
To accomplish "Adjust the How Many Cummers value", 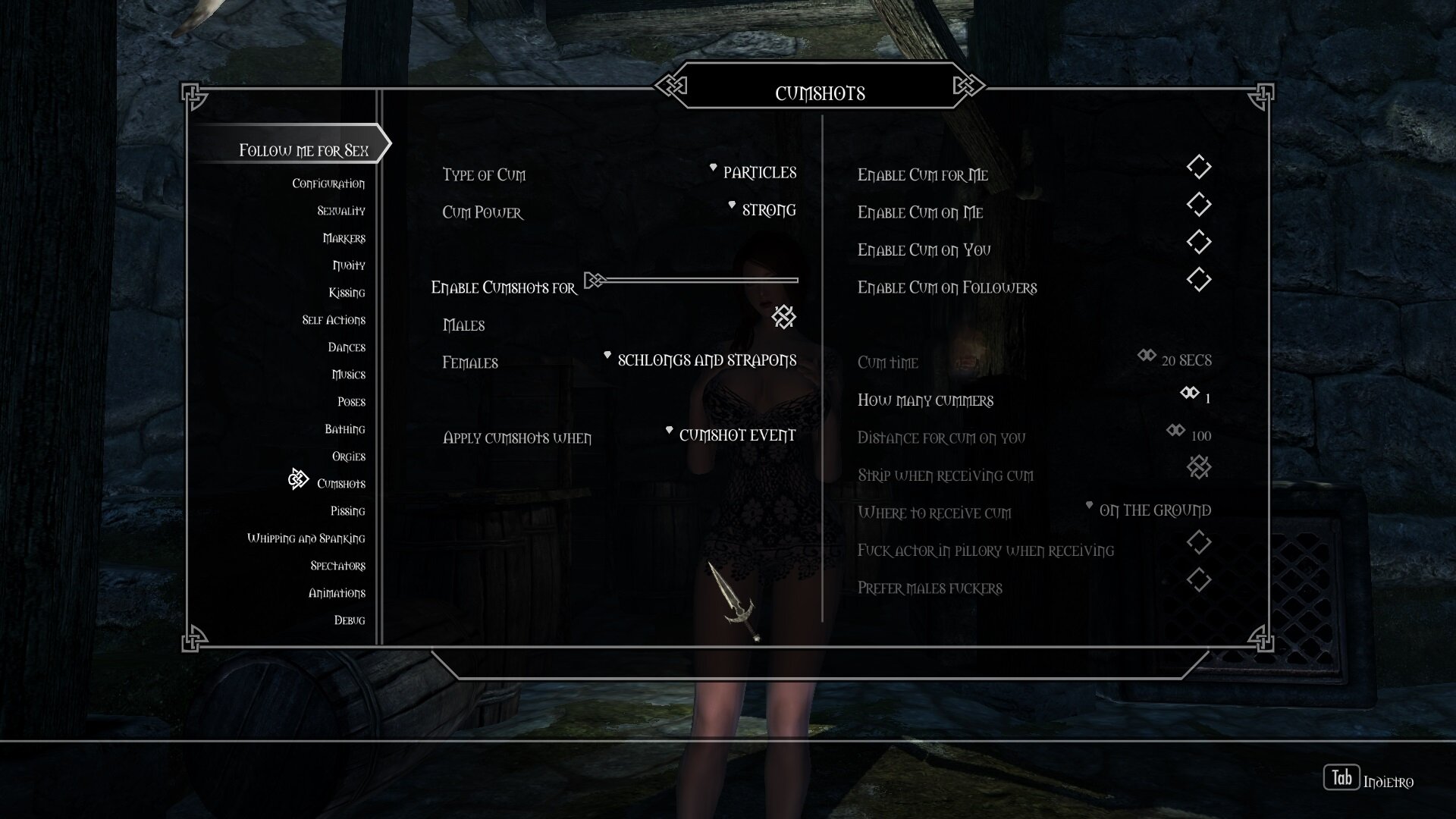I will 1197,397.
